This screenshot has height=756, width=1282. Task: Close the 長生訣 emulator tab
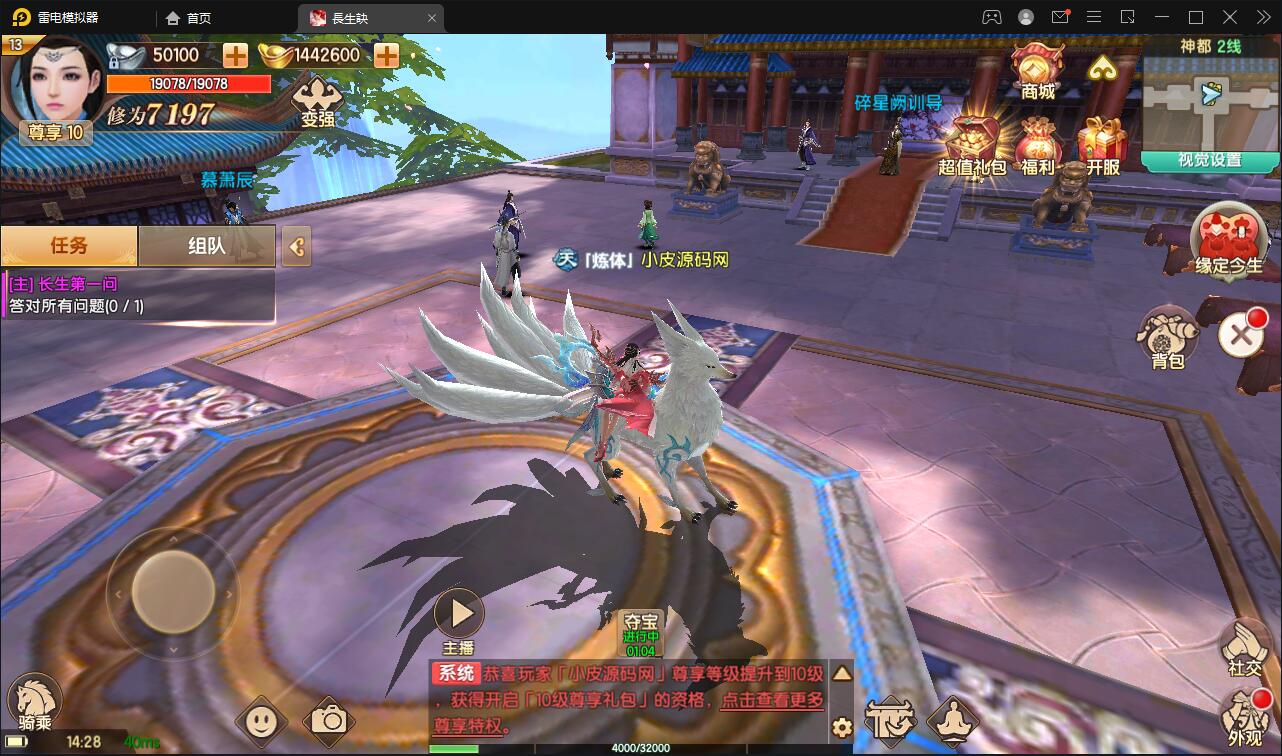pyautogui.click(x=432, y=17)
